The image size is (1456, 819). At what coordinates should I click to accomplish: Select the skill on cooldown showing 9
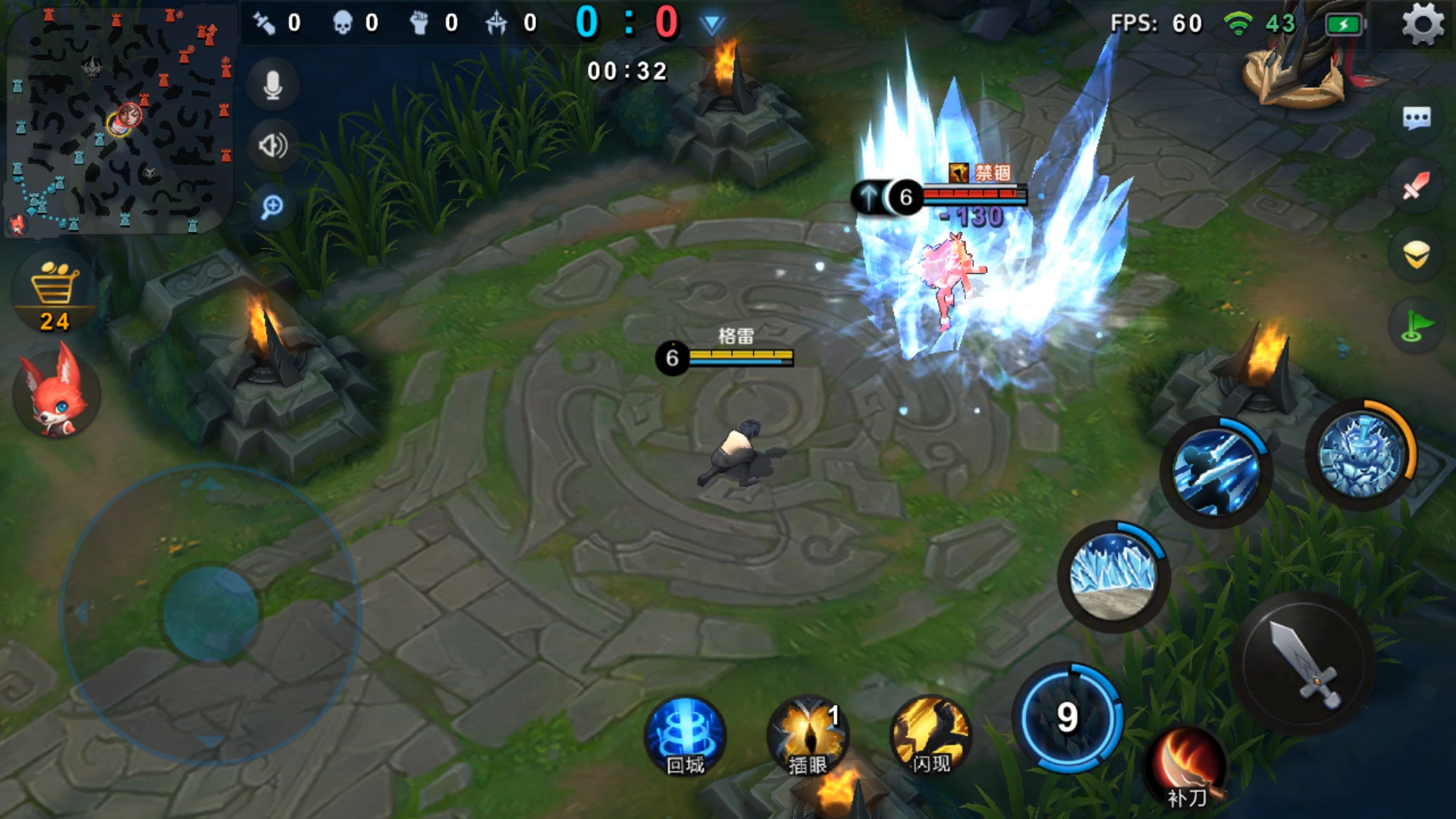coord(1068,717)
